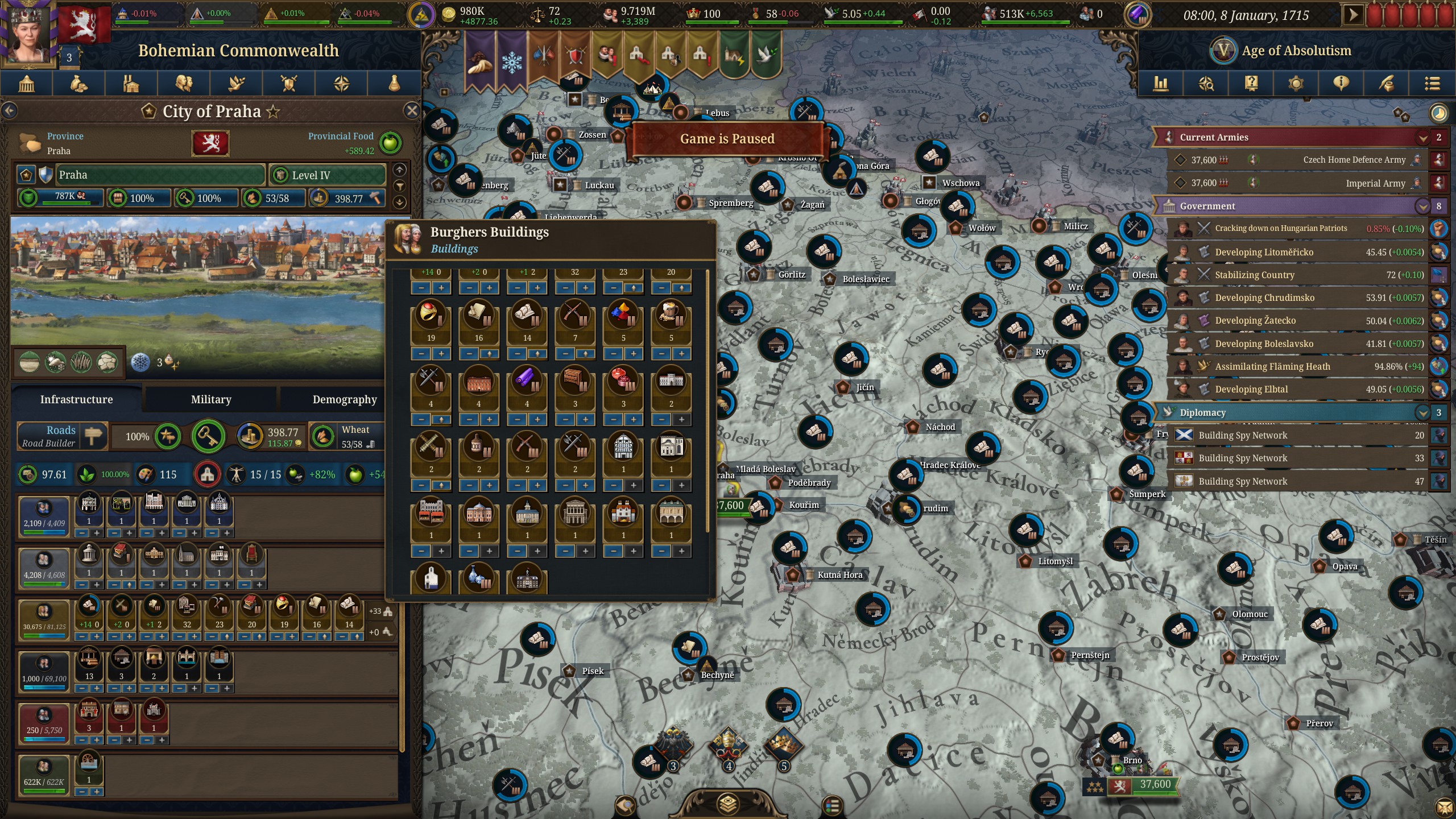The height and width of the screenshot is (819, 1456).
Task: Open the Demography tab
Action: 344,399
